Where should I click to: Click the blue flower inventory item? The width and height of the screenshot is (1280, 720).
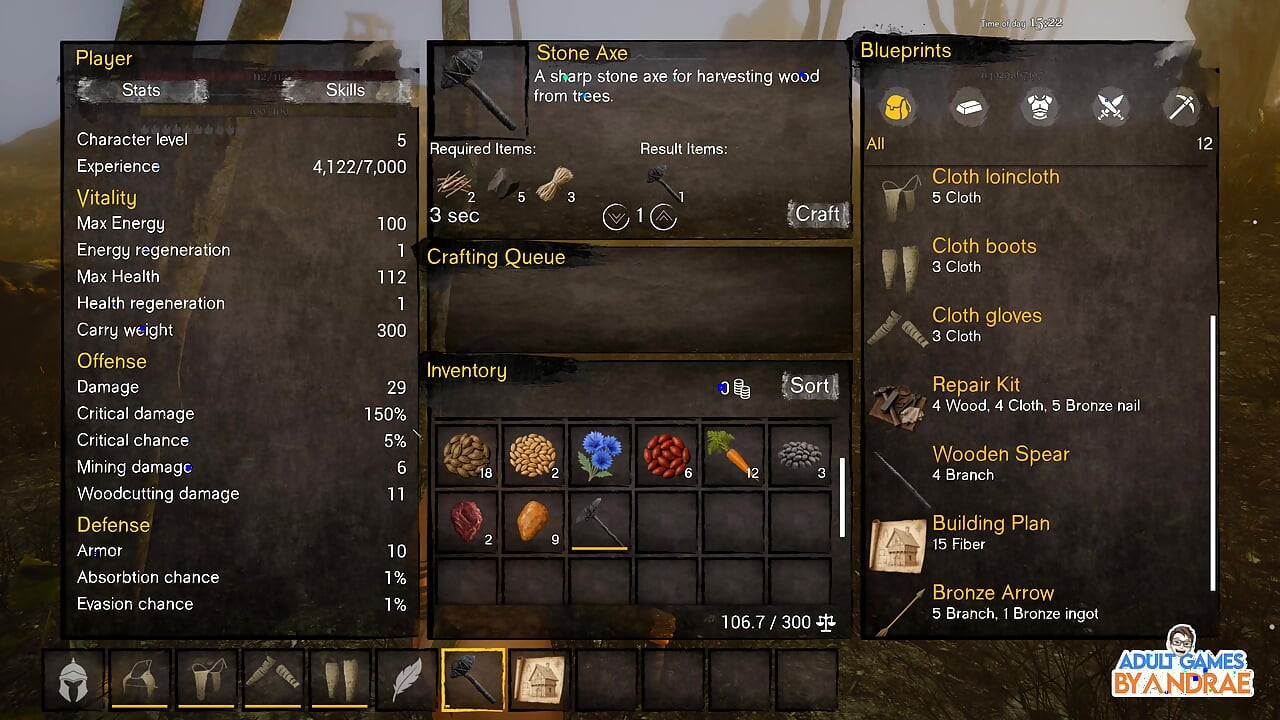(599, 454)
